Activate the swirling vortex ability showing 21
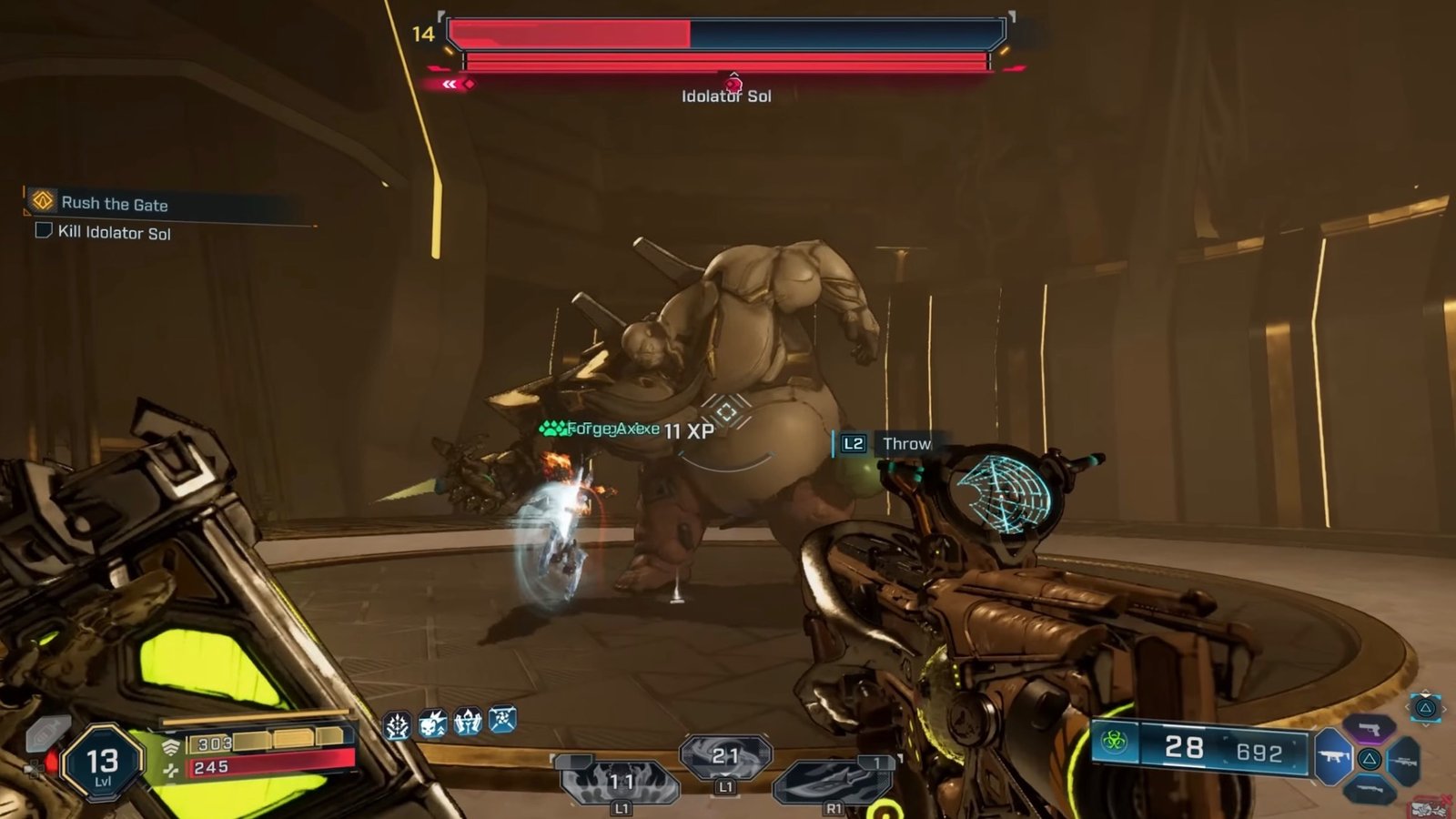 point(725,756)
